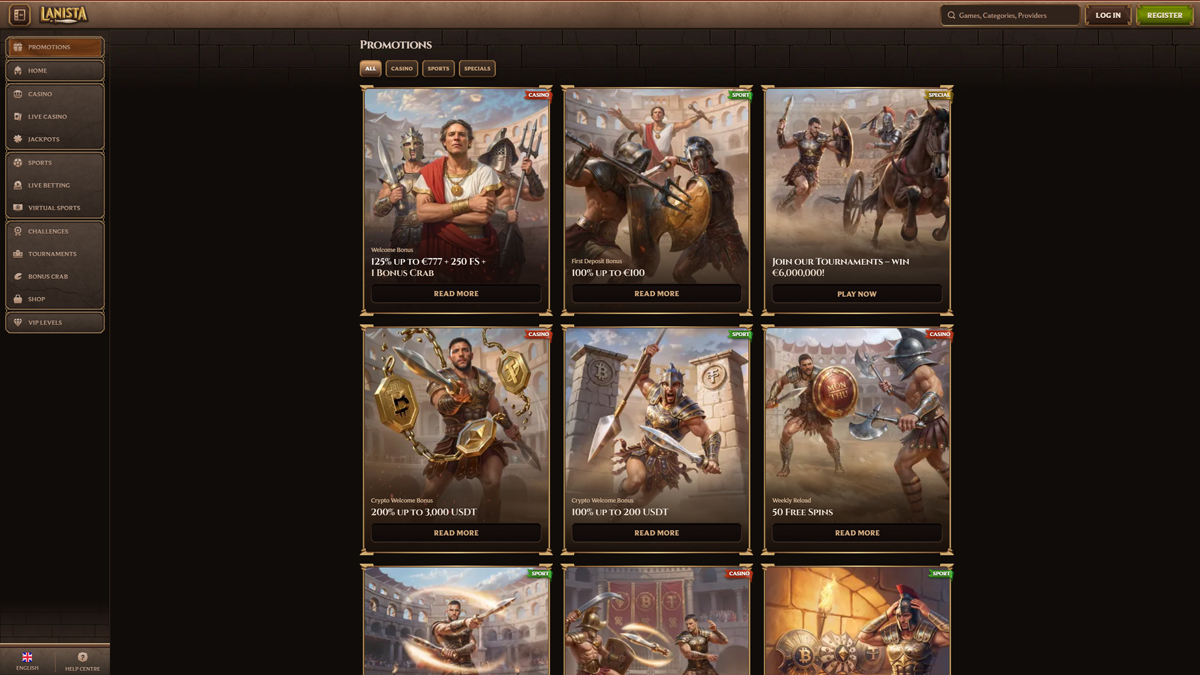Click the Log In button
Image resolution: width=1200 pixels, height=675 pixels.
coord(1108,15)
